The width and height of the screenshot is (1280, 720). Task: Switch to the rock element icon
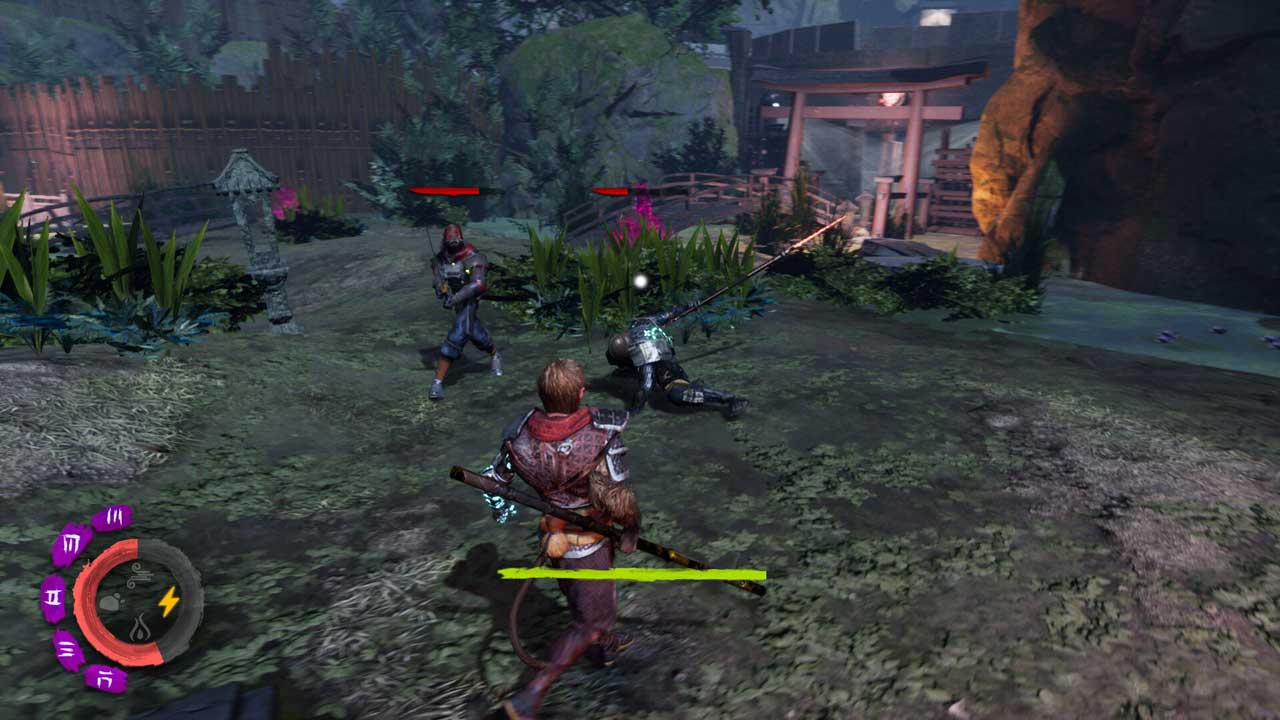[110, 603]
